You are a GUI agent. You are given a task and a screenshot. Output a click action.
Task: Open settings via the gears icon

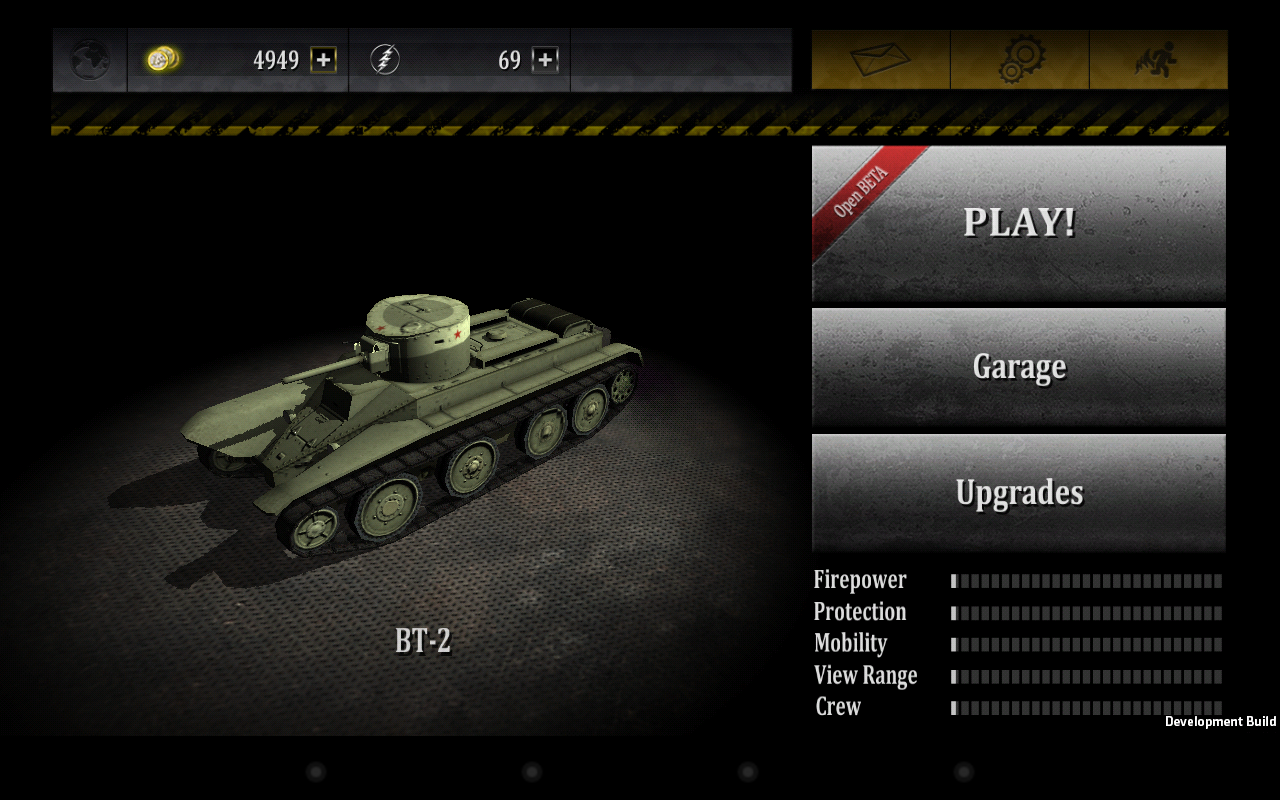tap(1020, 60)
